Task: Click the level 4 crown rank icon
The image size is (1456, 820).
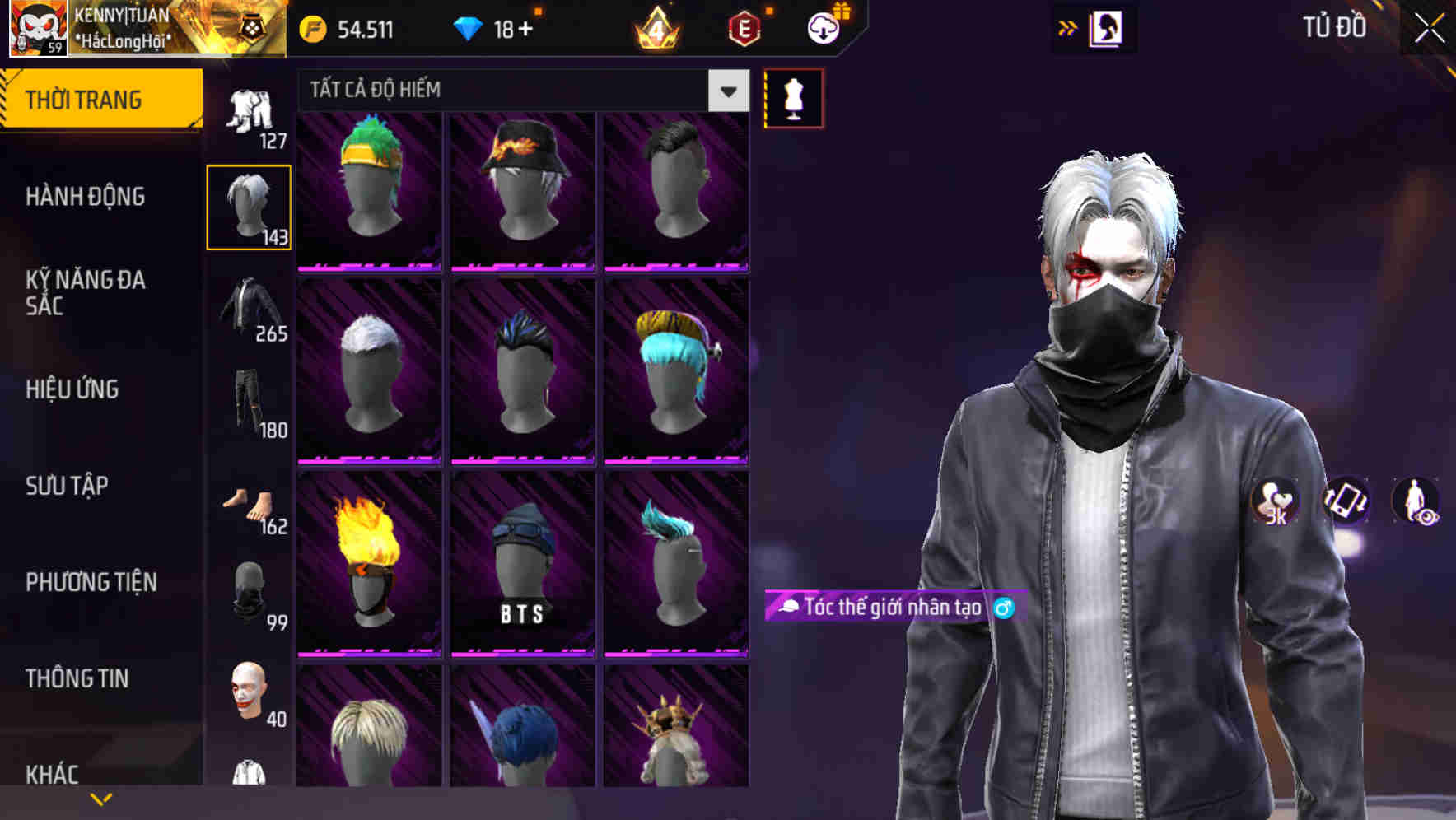Action: (x=655, y=29)
